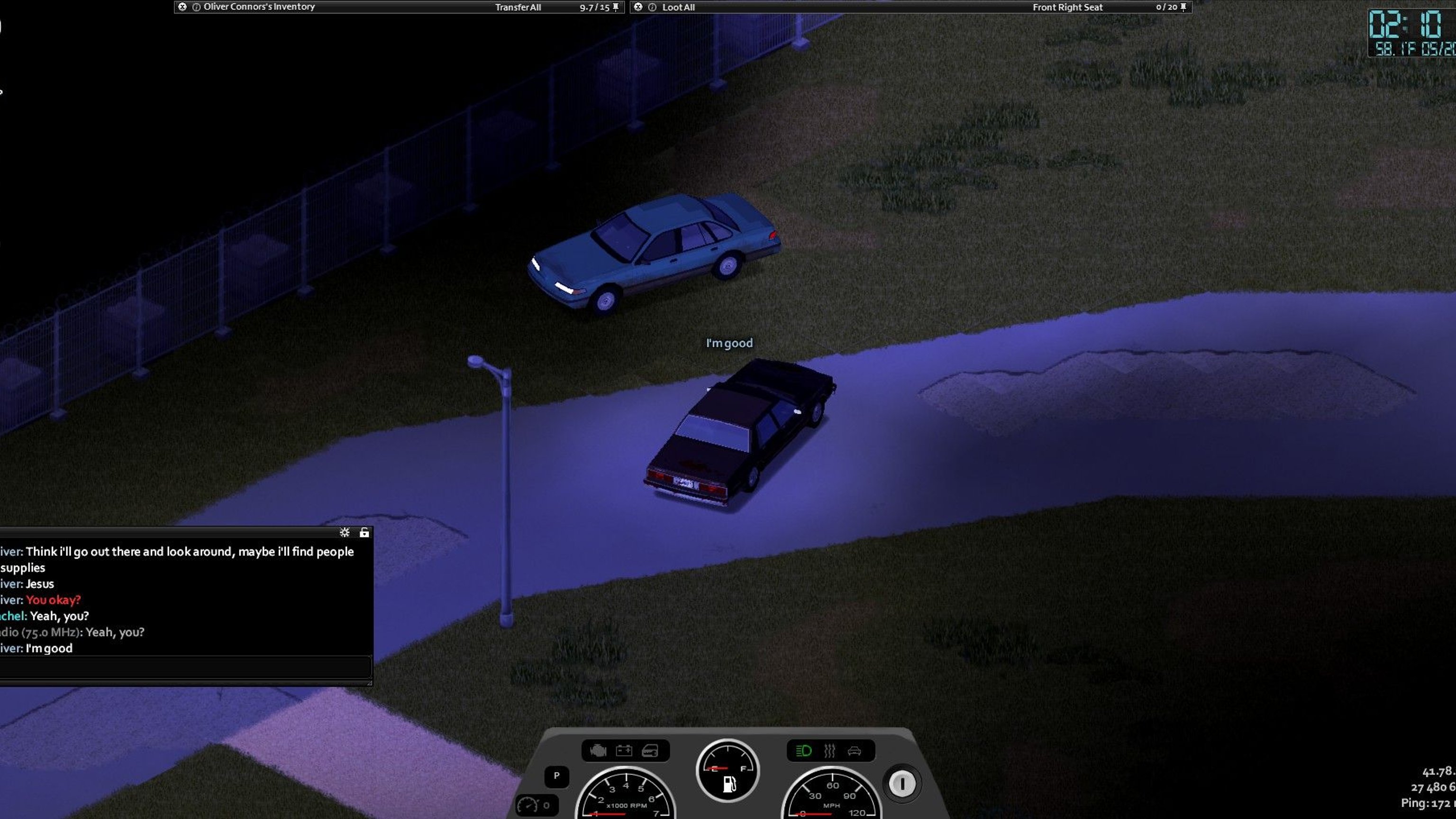Toggle the green headlights icon
This screenshot has width=1456, height=819.
tap(804, 751)
